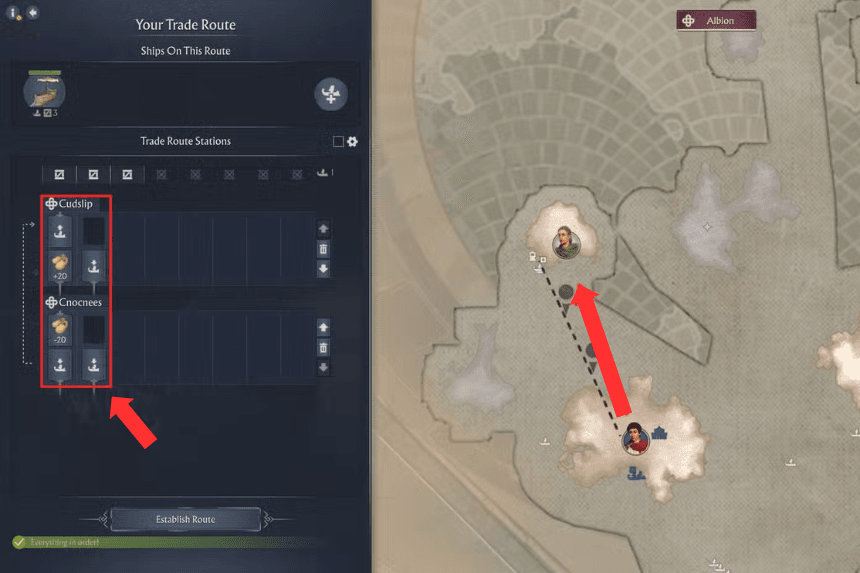
Task: Move the Cnocnees station up in the order
Action: pos(323,327)
